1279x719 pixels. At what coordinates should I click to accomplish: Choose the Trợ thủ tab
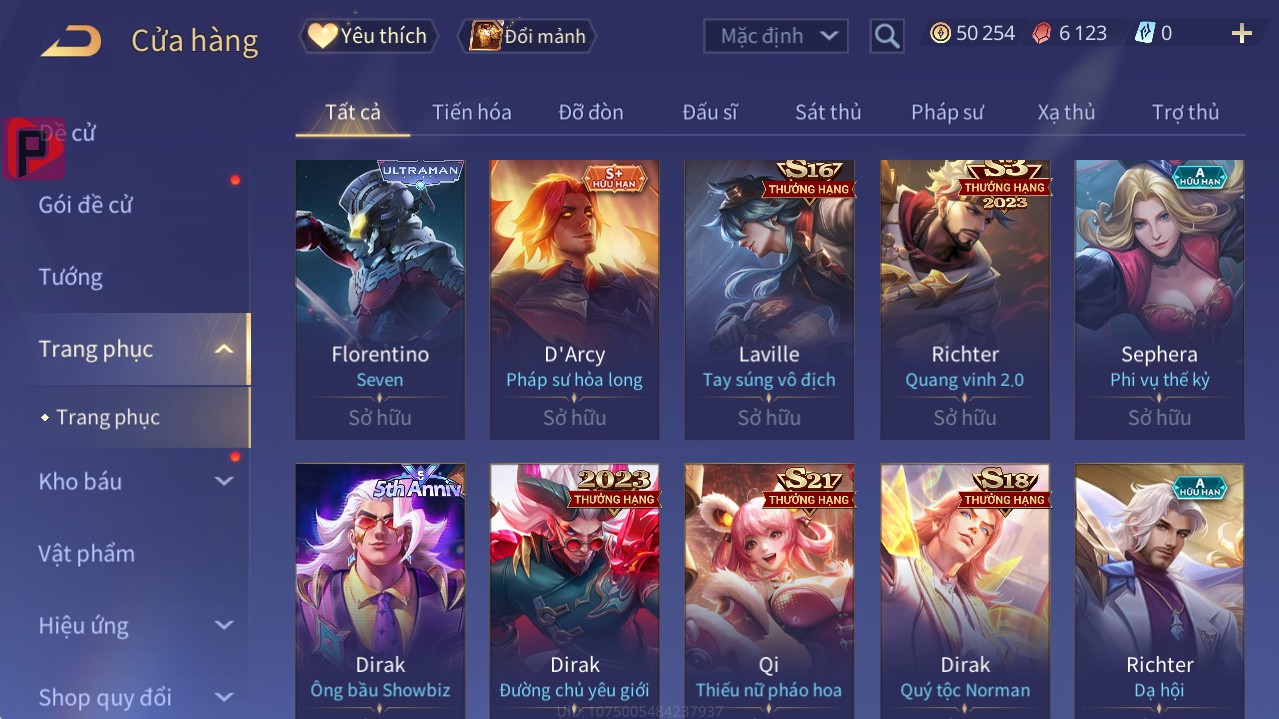[x=1185, y=112]
